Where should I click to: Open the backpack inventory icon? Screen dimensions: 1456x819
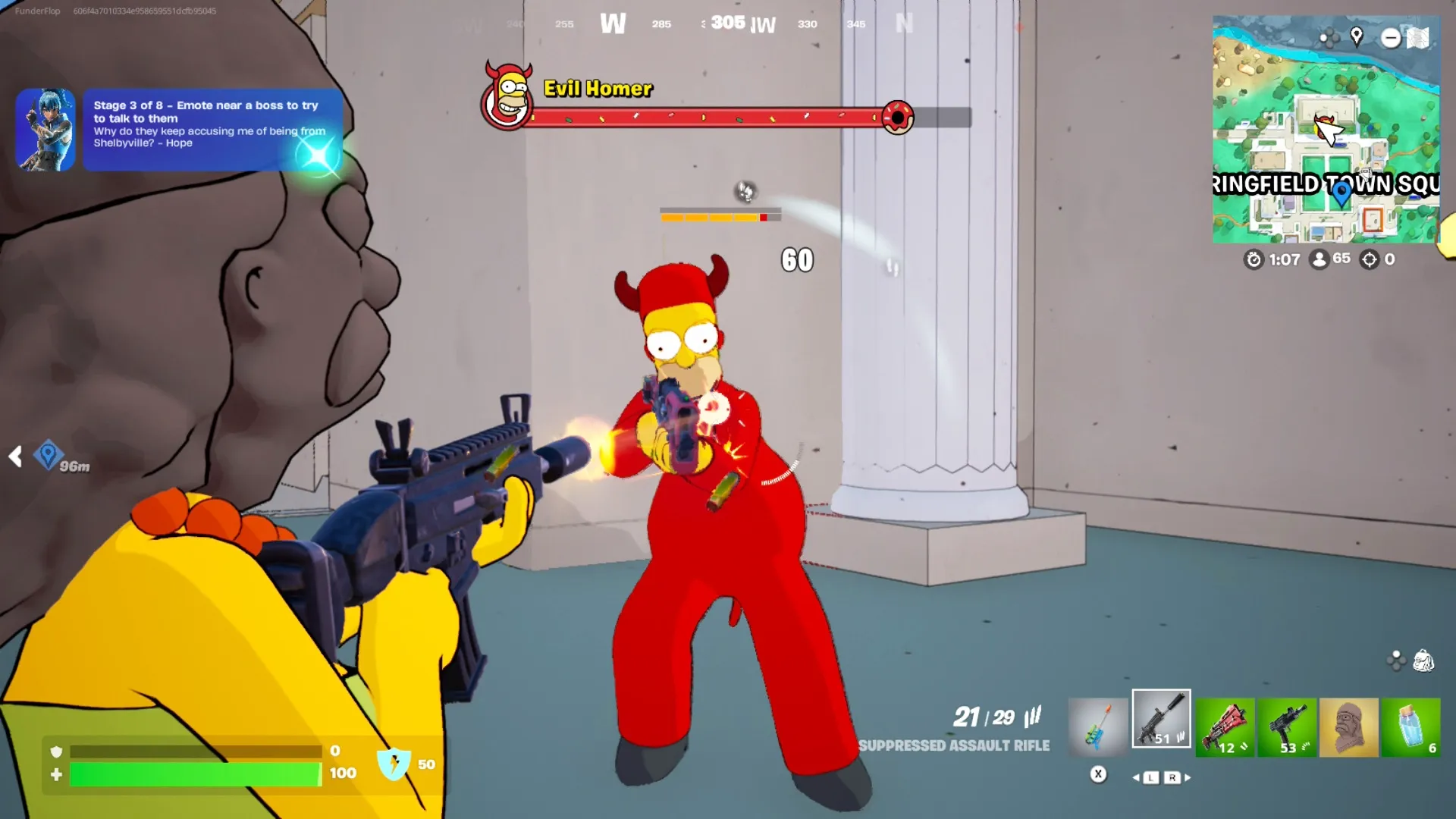pos(1423,661)
